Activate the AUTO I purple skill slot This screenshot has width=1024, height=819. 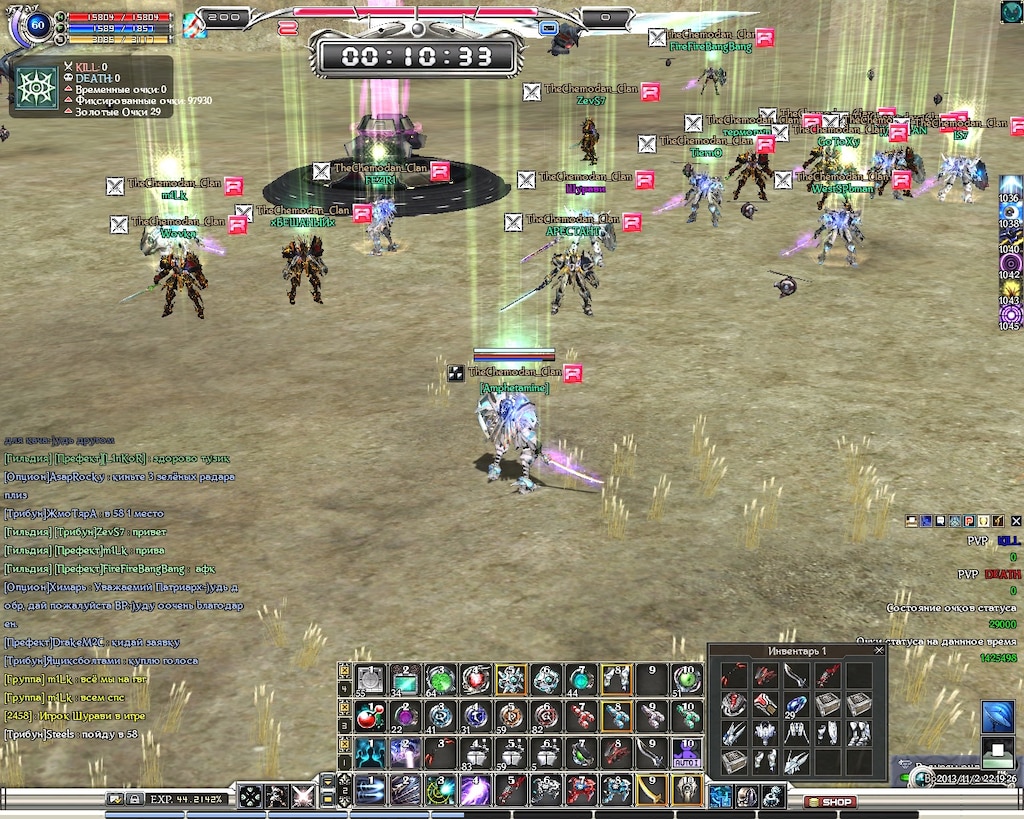[x=686, y=753]
